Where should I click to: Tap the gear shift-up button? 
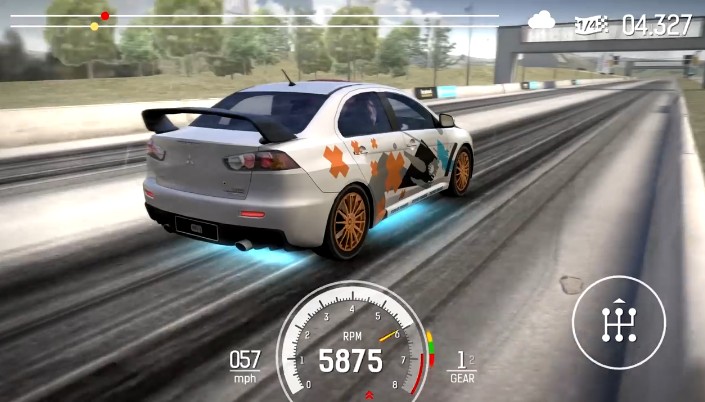coord(618,322)
